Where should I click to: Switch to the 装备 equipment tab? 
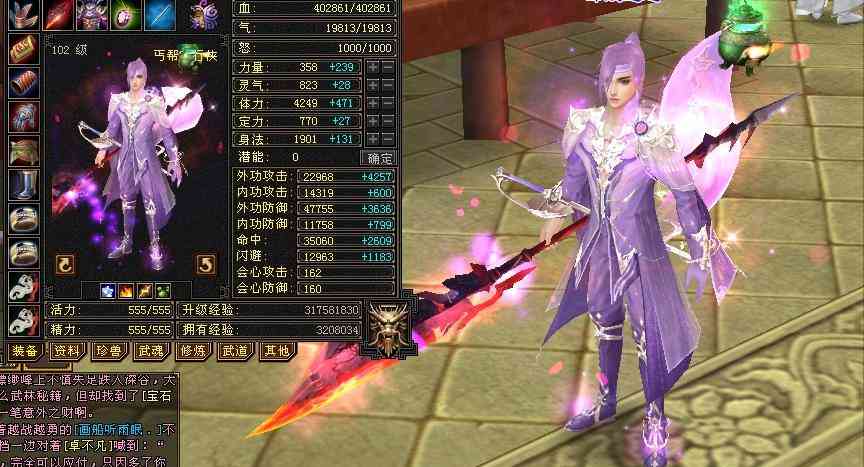tap(25, 351)
